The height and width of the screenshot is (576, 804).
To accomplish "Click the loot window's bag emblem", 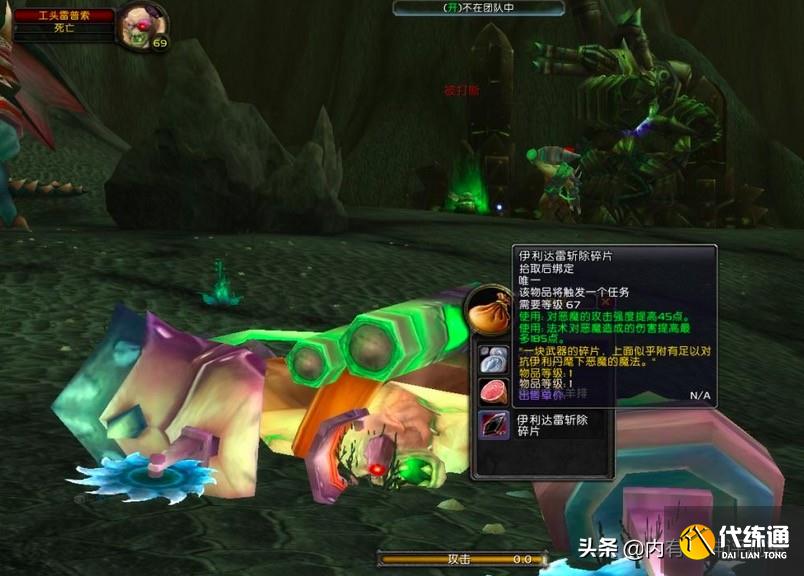I will tap(489, 310).
